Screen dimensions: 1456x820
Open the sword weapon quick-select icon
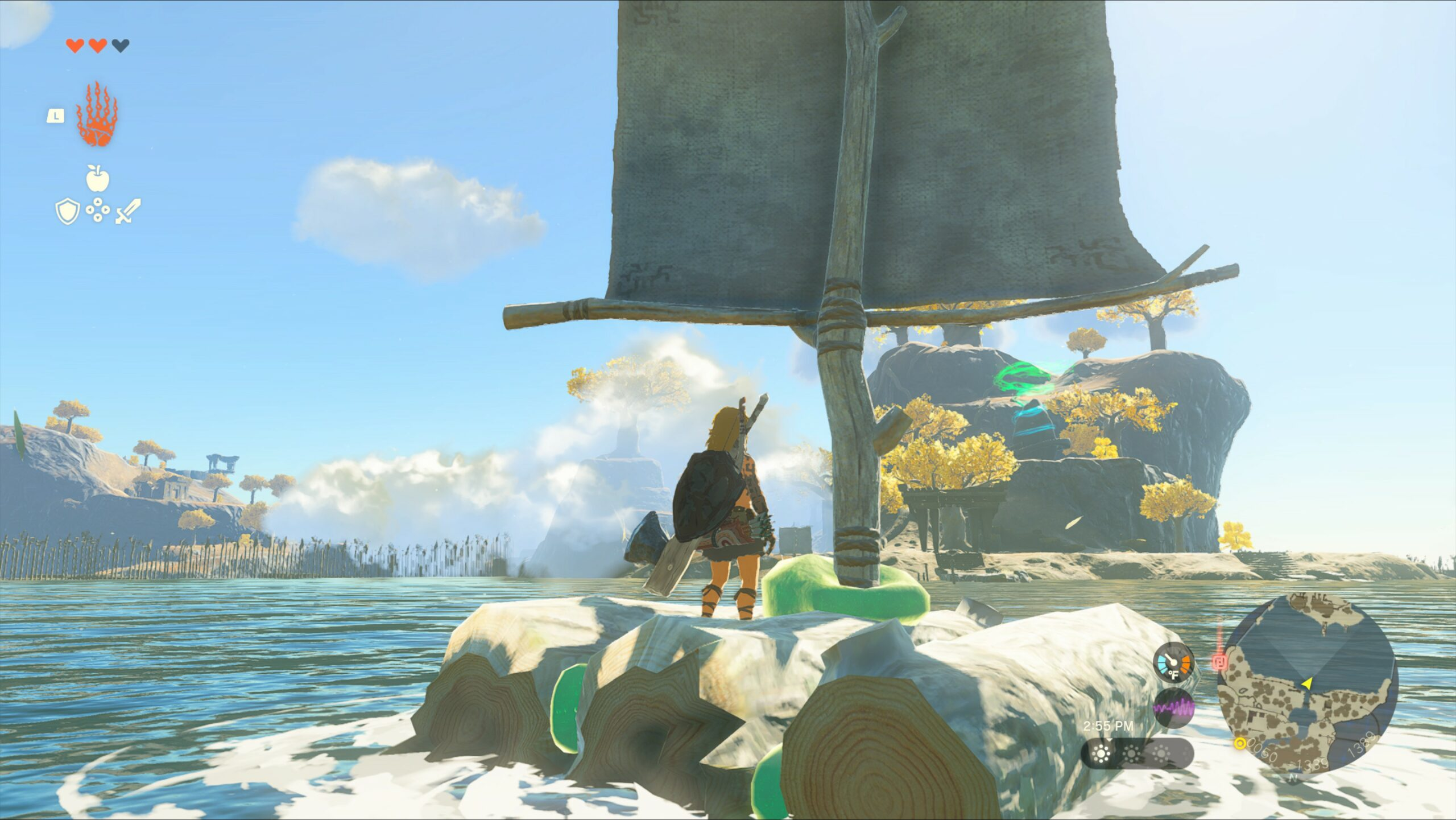[x=128, y=211]
